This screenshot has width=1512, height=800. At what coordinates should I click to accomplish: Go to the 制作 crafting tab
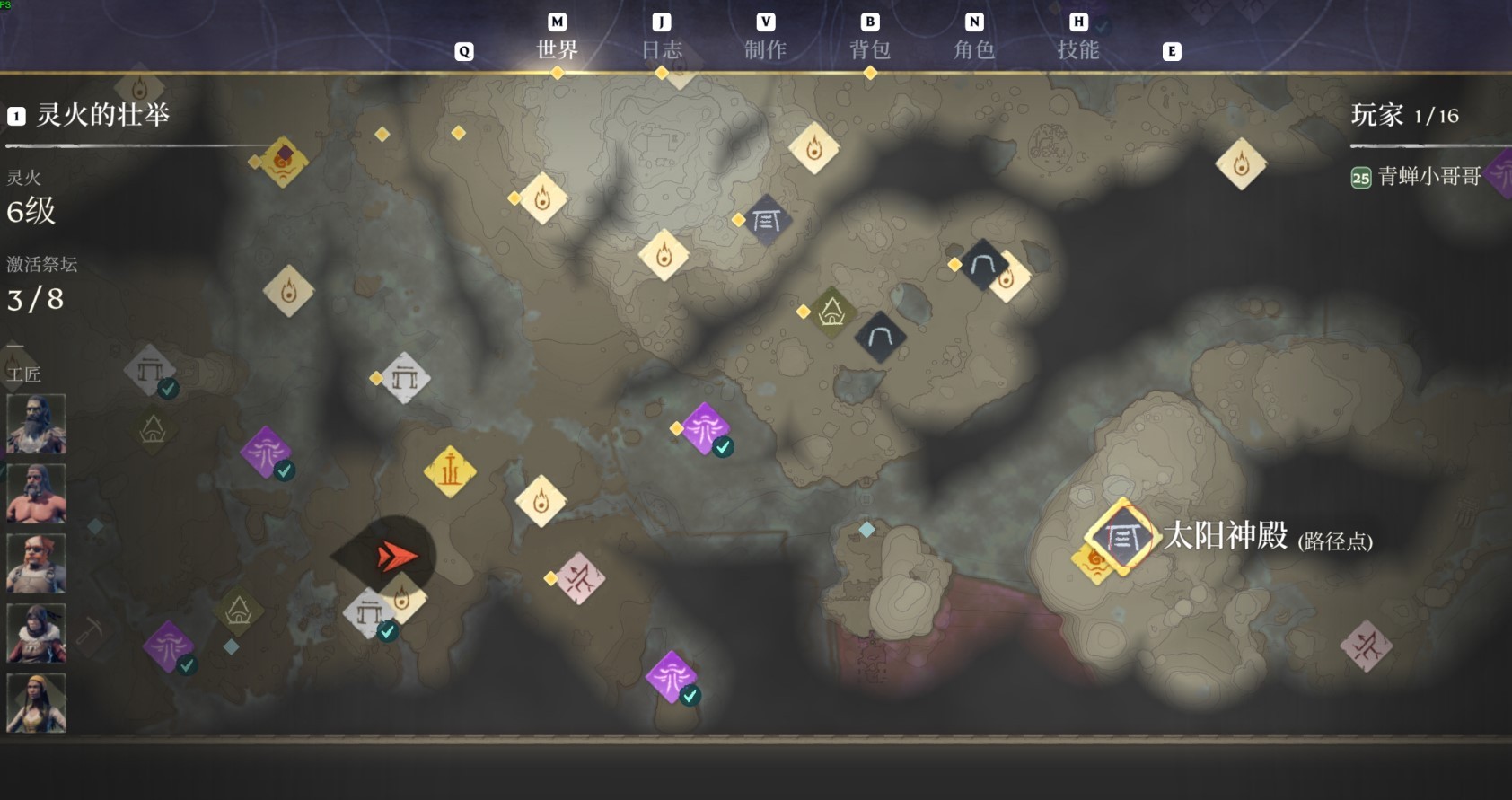(765, 49)
